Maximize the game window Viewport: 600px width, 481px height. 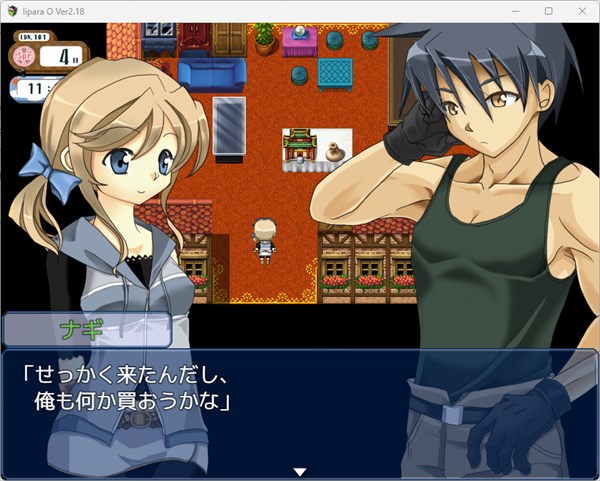548,11
